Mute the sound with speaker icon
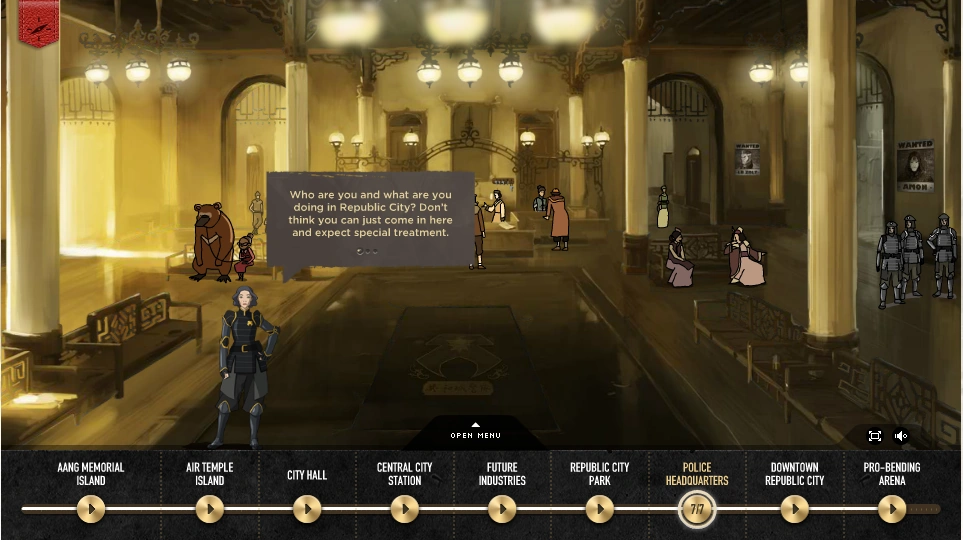The image size is (963, 540). pyautogui.click(x=900, y=435)
